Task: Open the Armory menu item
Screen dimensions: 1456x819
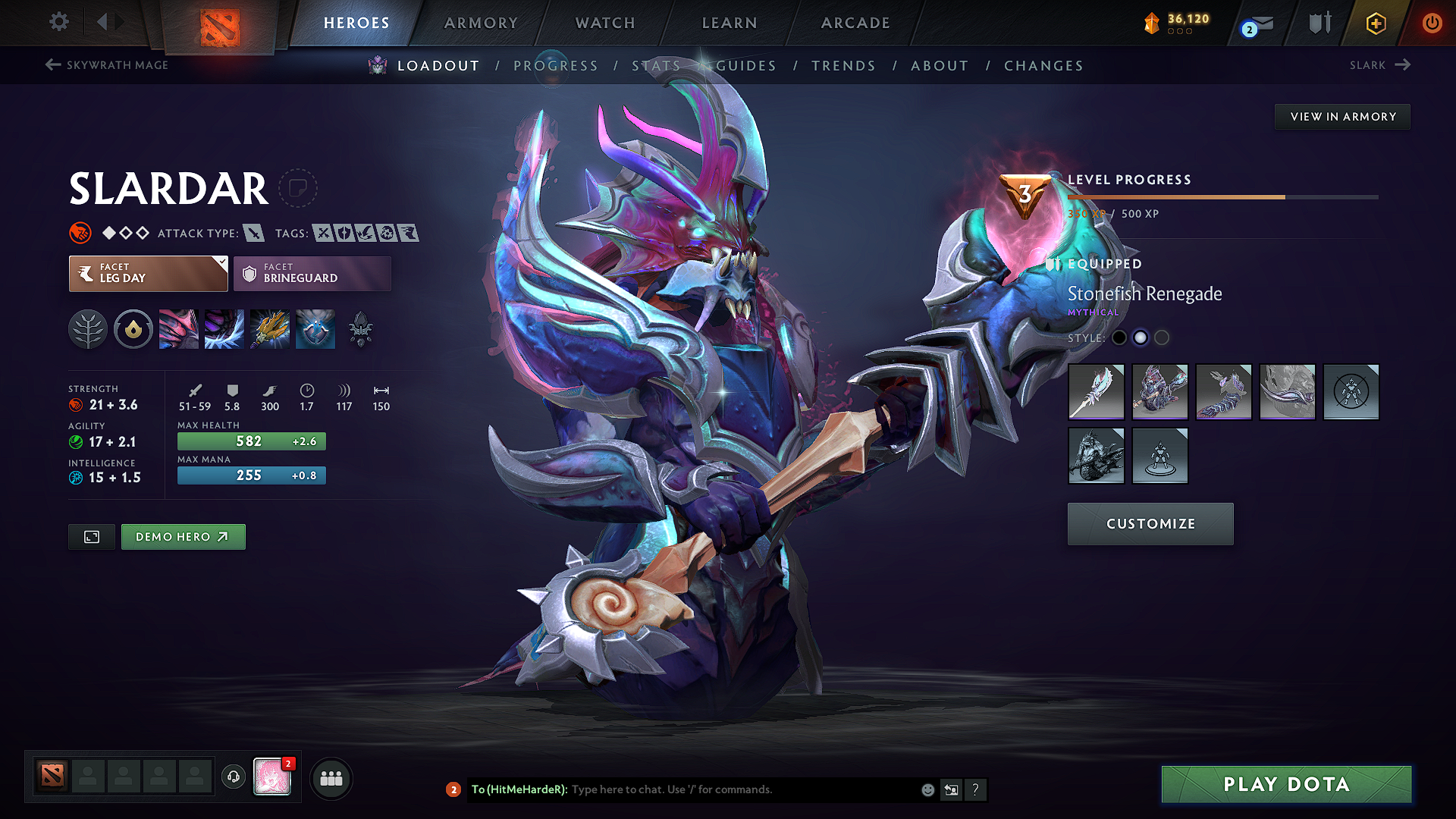Action: click(480, 23)
